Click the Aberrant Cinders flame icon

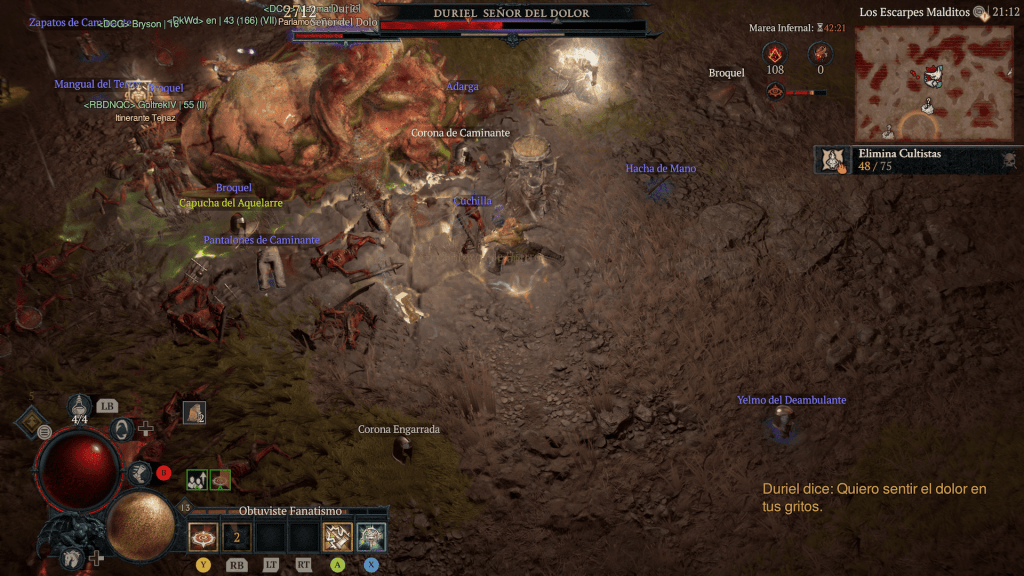click(x=775, y=54)
